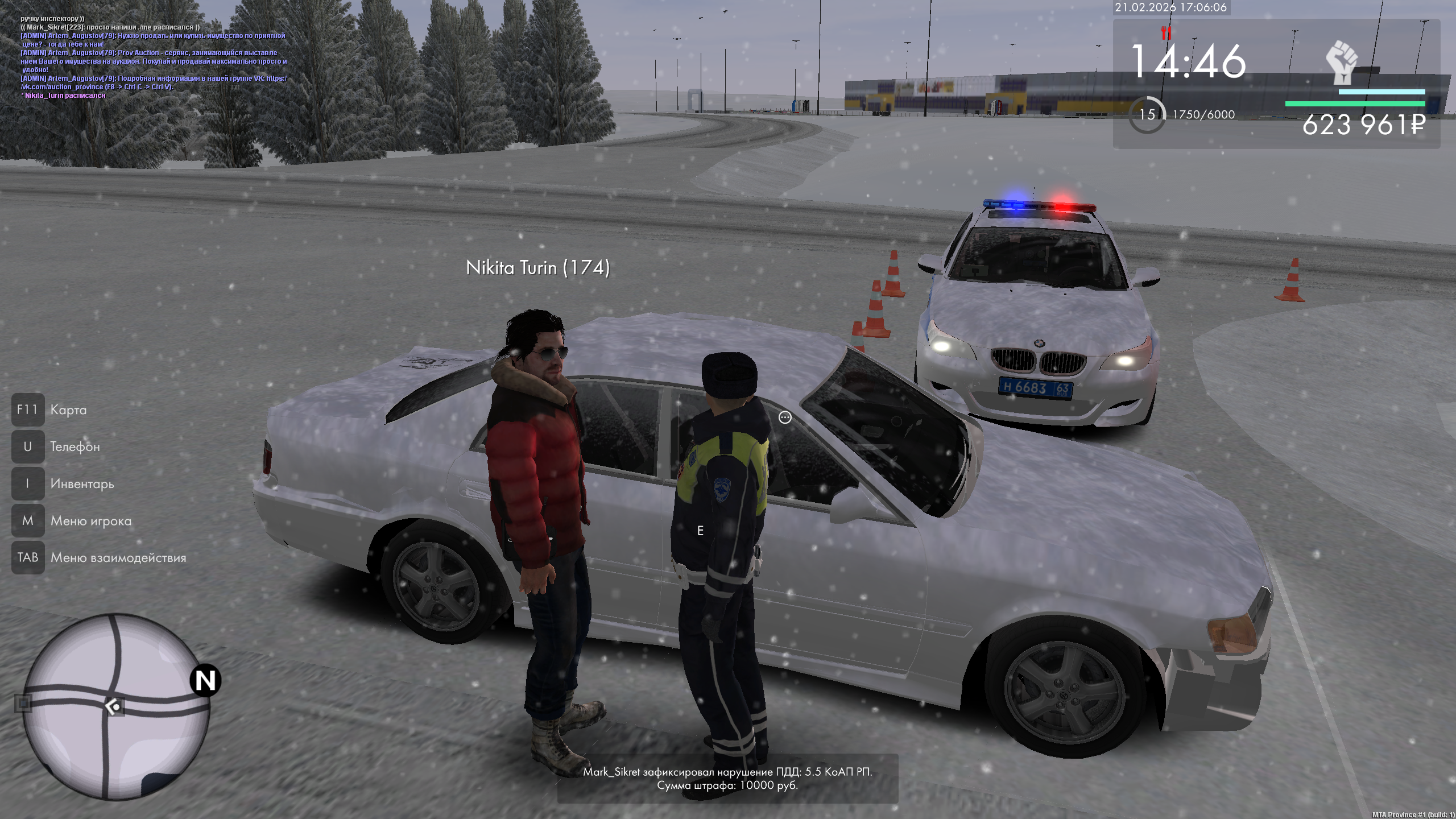1456x819 pixels.
Task: Open the chat log area
Action: point(154,57)
